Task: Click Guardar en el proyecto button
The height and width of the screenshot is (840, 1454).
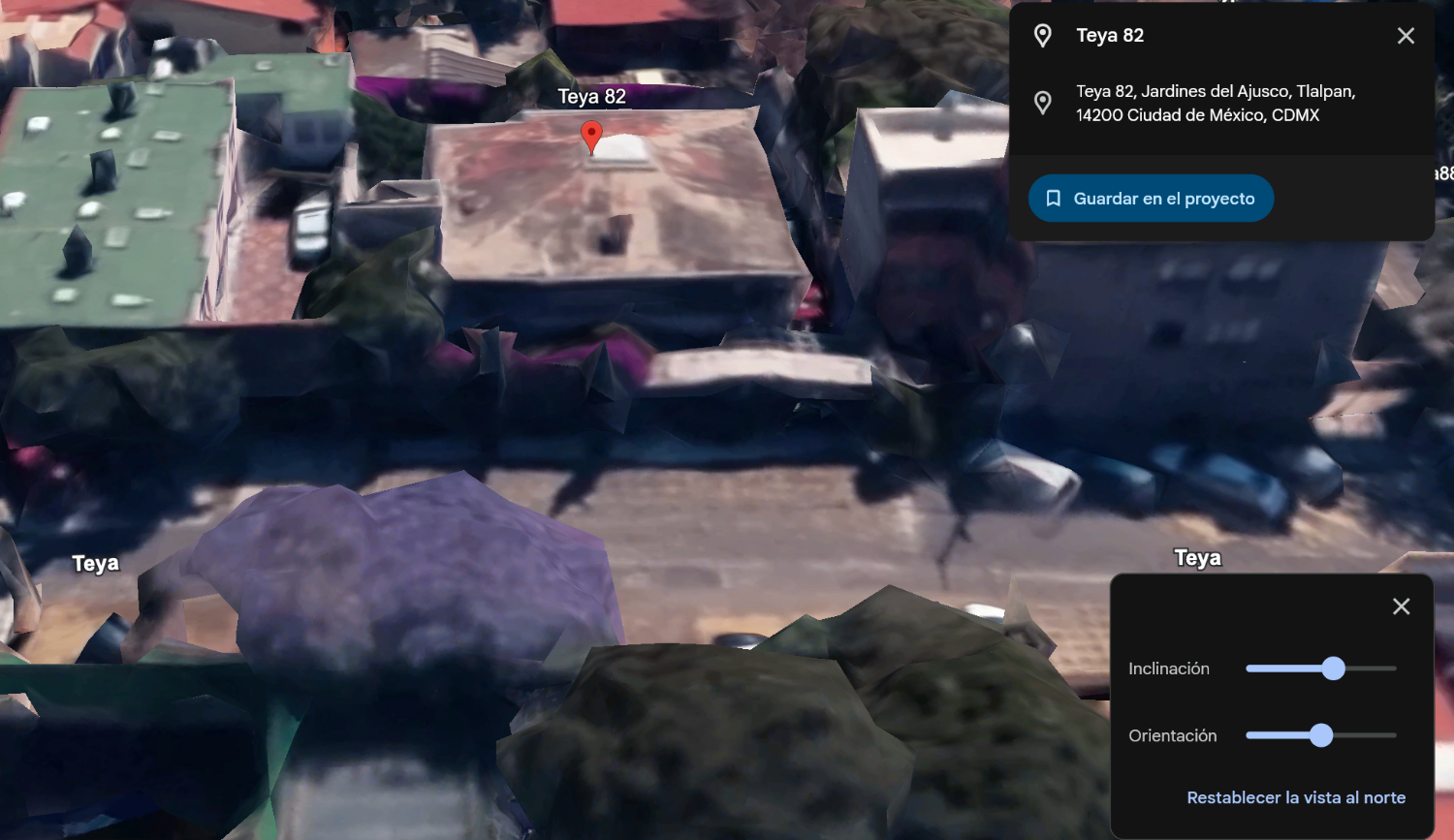Action: pos(1151,199)
